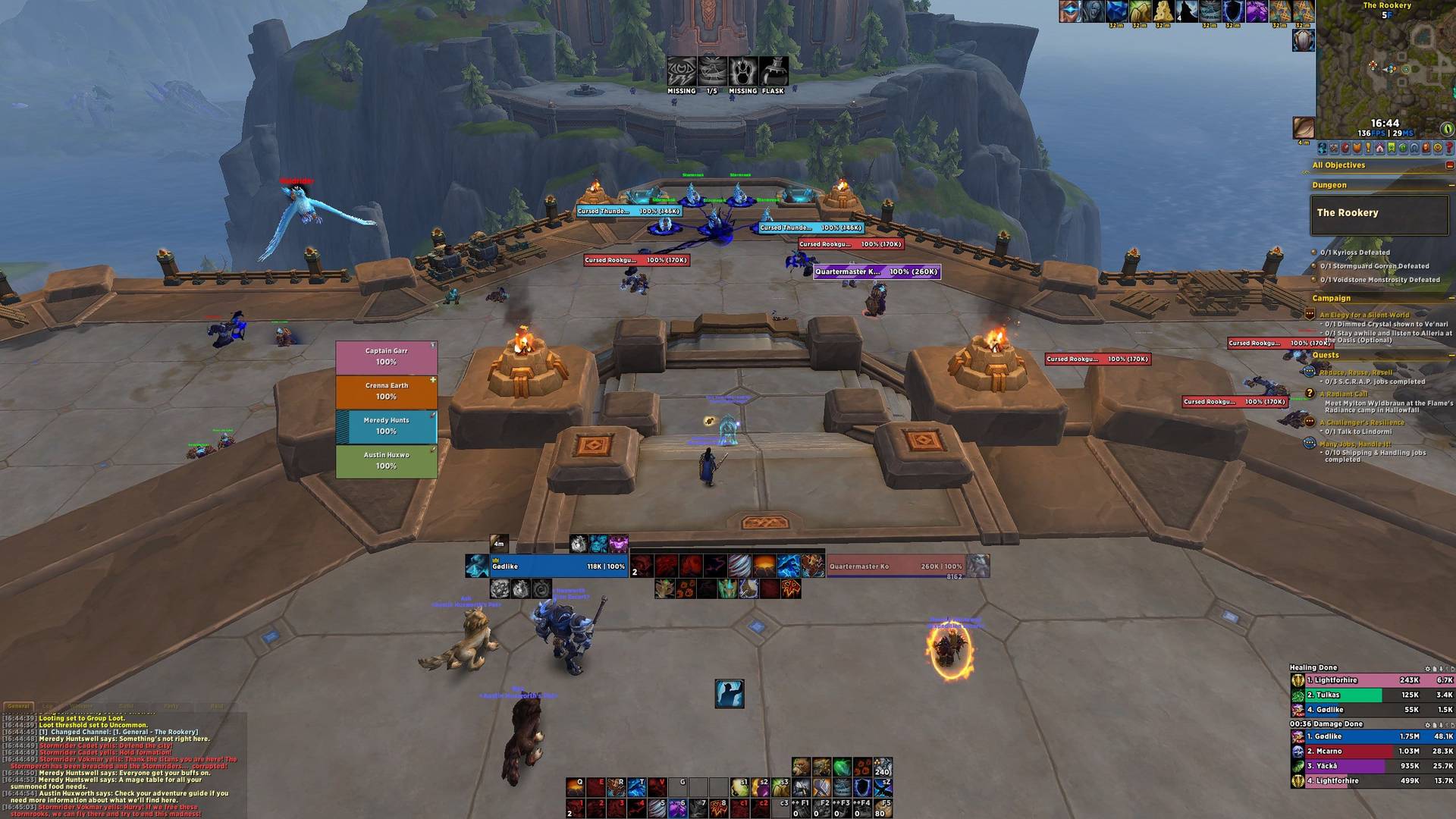Select Captain Garr's party frame
This screenshot has width=1456, height=819.
pyautogui.click(x=386, y=357)
